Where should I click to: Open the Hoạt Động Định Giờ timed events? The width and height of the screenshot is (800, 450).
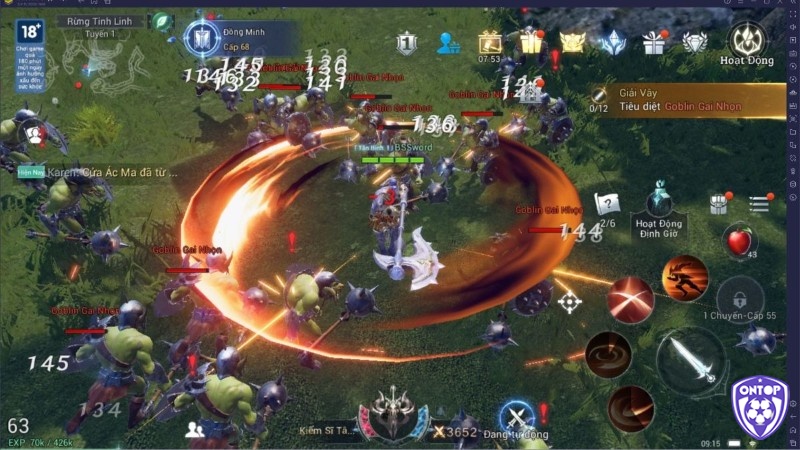pyautogui.click(x=658, y=203)
